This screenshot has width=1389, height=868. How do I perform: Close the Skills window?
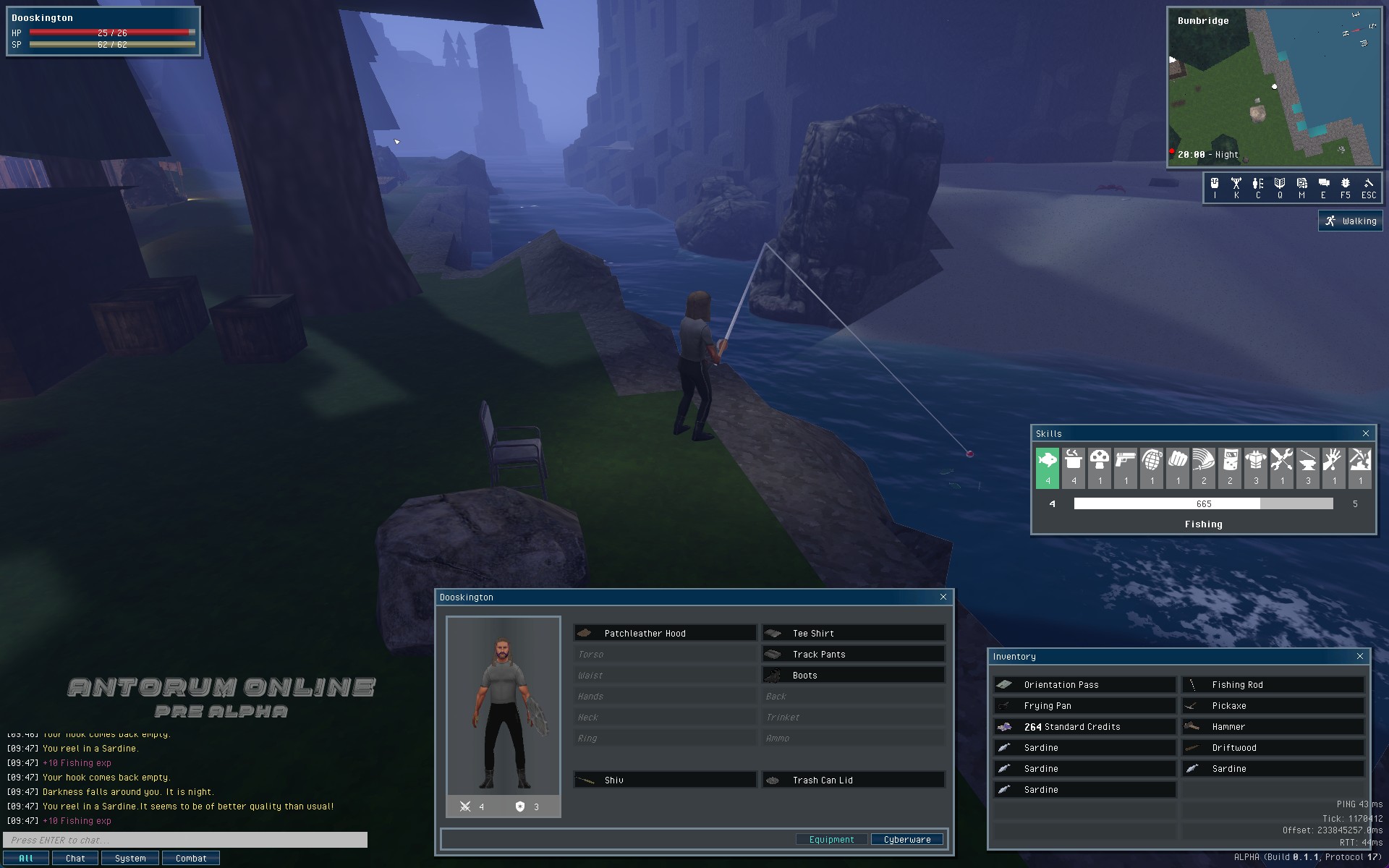(x=1365, y=433)
